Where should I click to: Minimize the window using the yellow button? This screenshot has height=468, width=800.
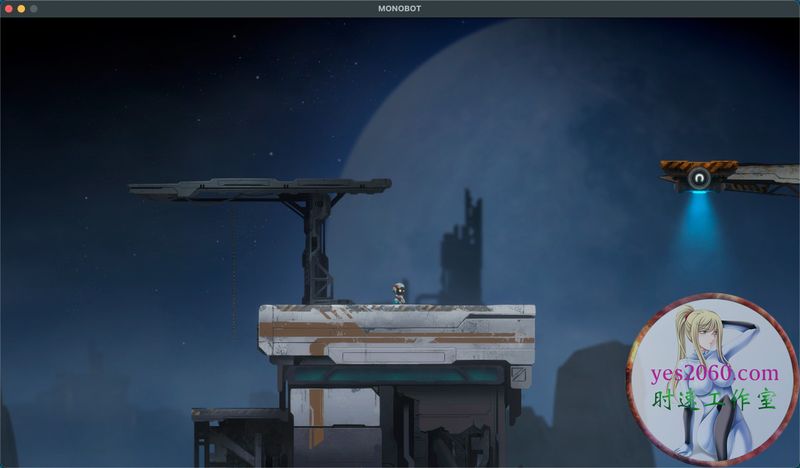[x=22, y=9]
